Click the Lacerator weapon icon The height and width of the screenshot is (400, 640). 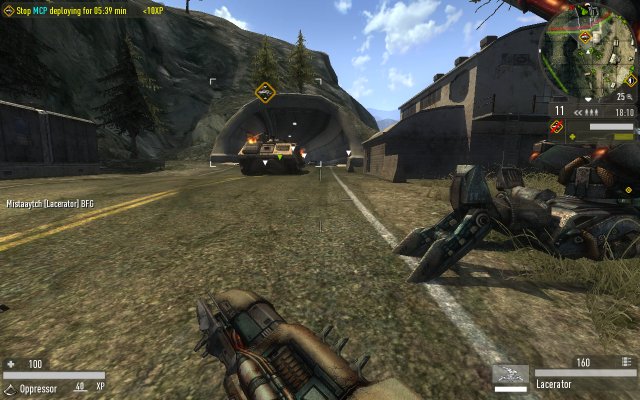(510, 376)
